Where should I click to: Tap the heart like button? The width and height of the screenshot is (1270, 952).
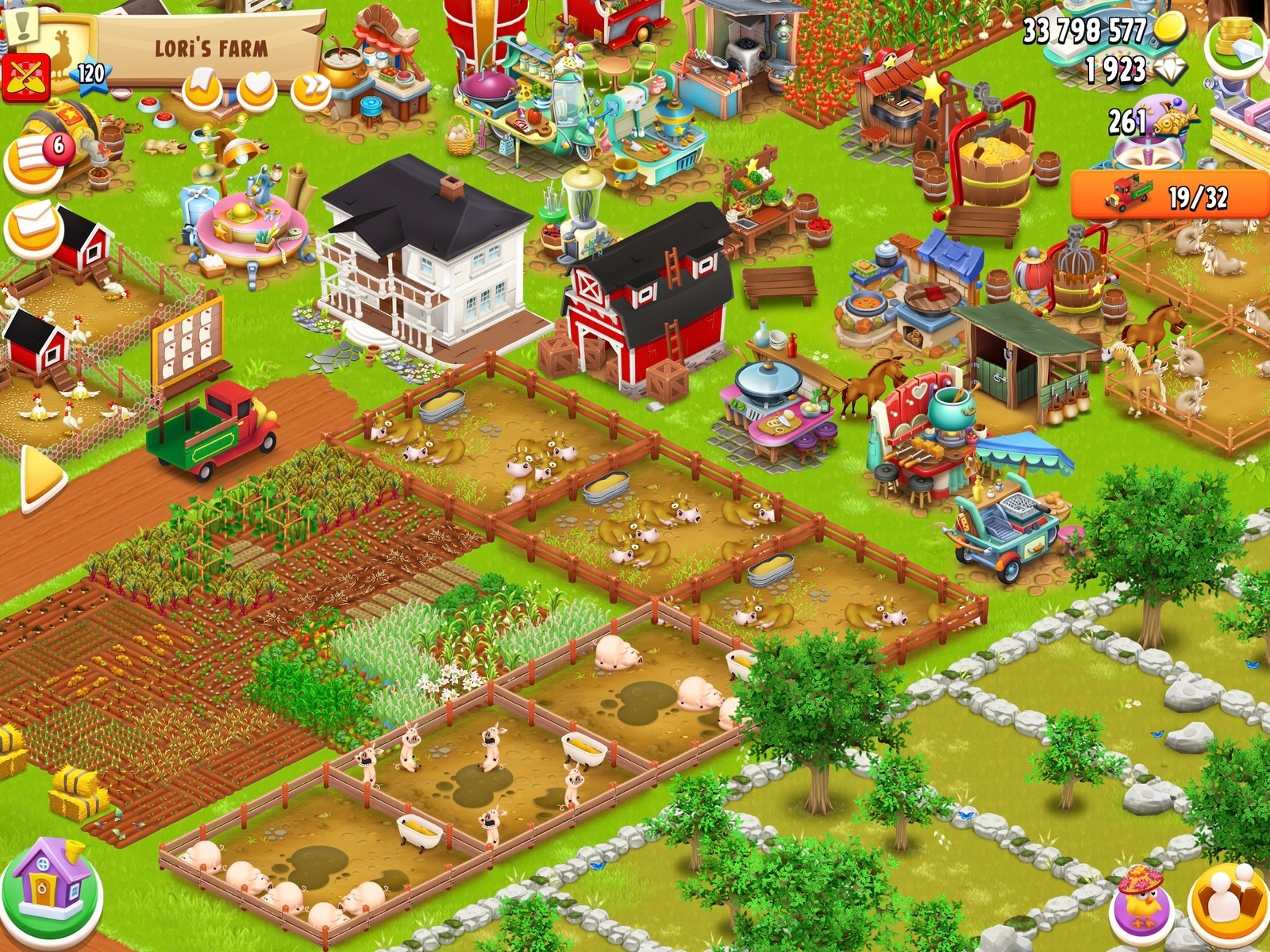coord(256,90)
